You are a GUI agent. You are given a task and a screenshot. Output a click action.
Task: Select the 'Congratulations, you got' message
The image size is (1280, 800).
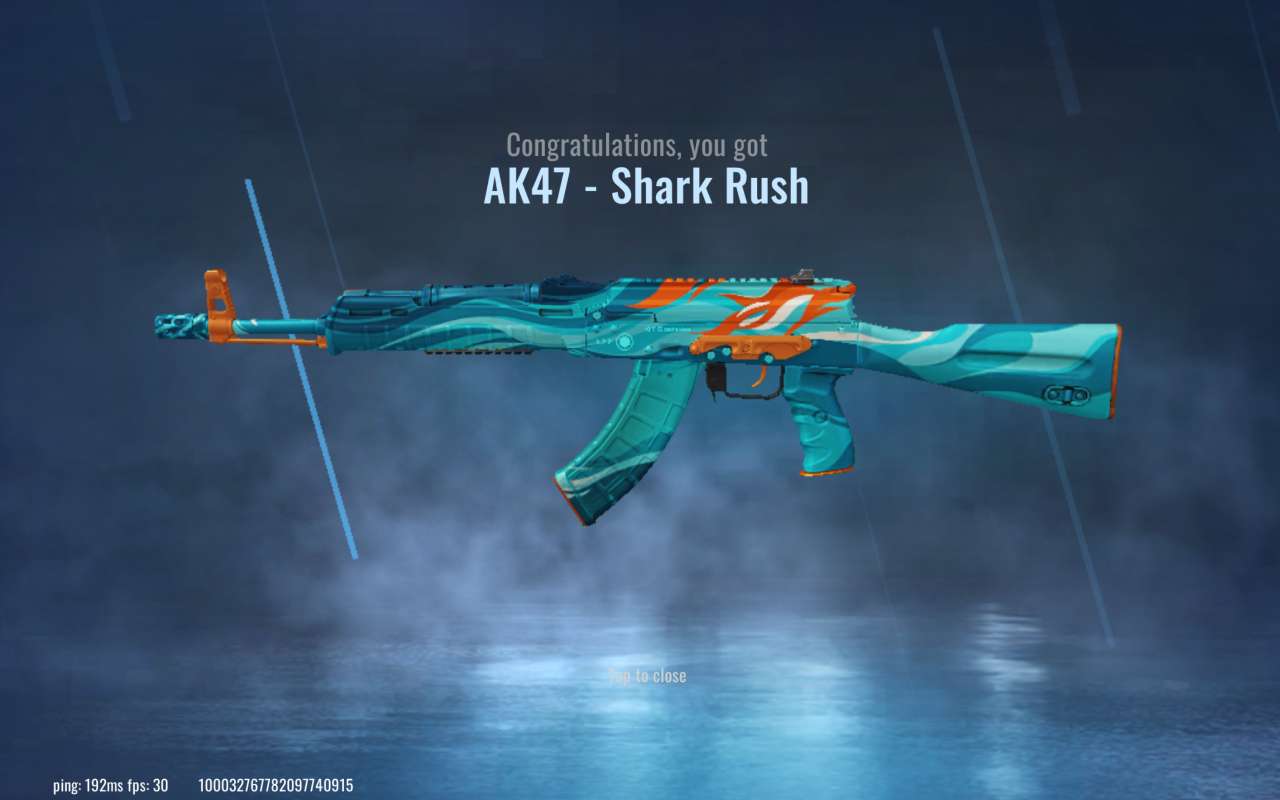(637, 144)
